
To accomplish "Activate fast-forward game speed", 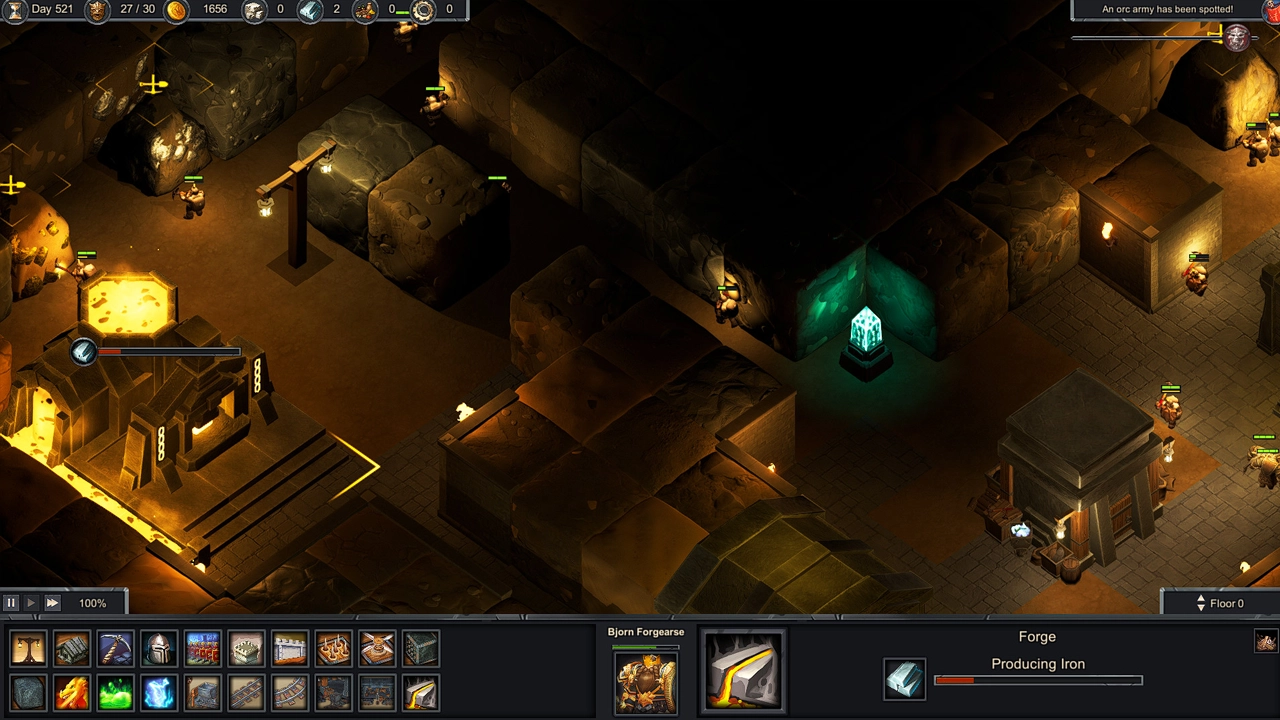I will tap(52, 603).
